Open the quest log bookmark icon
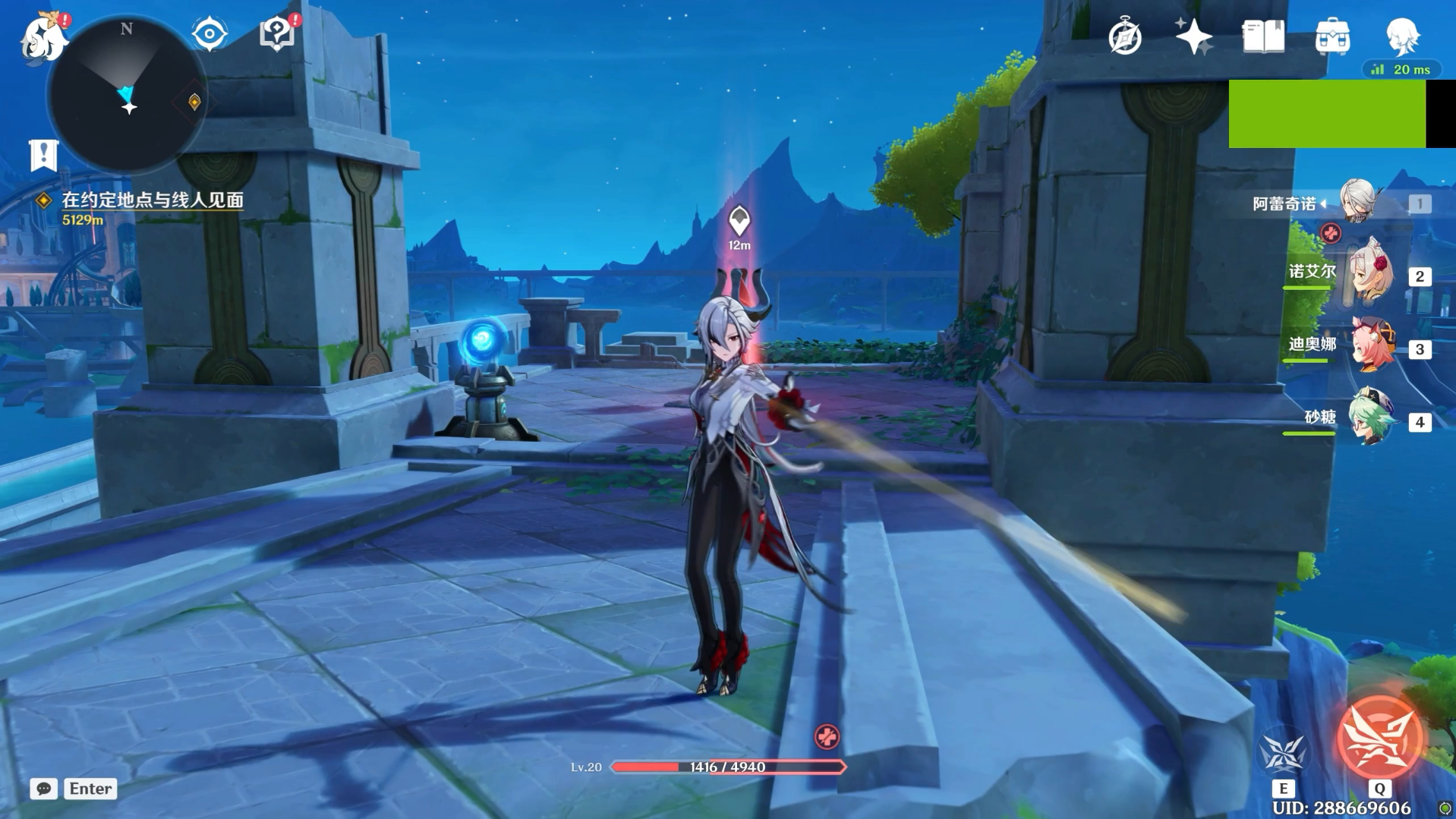Screen dimensions: 1456x819 43,156
